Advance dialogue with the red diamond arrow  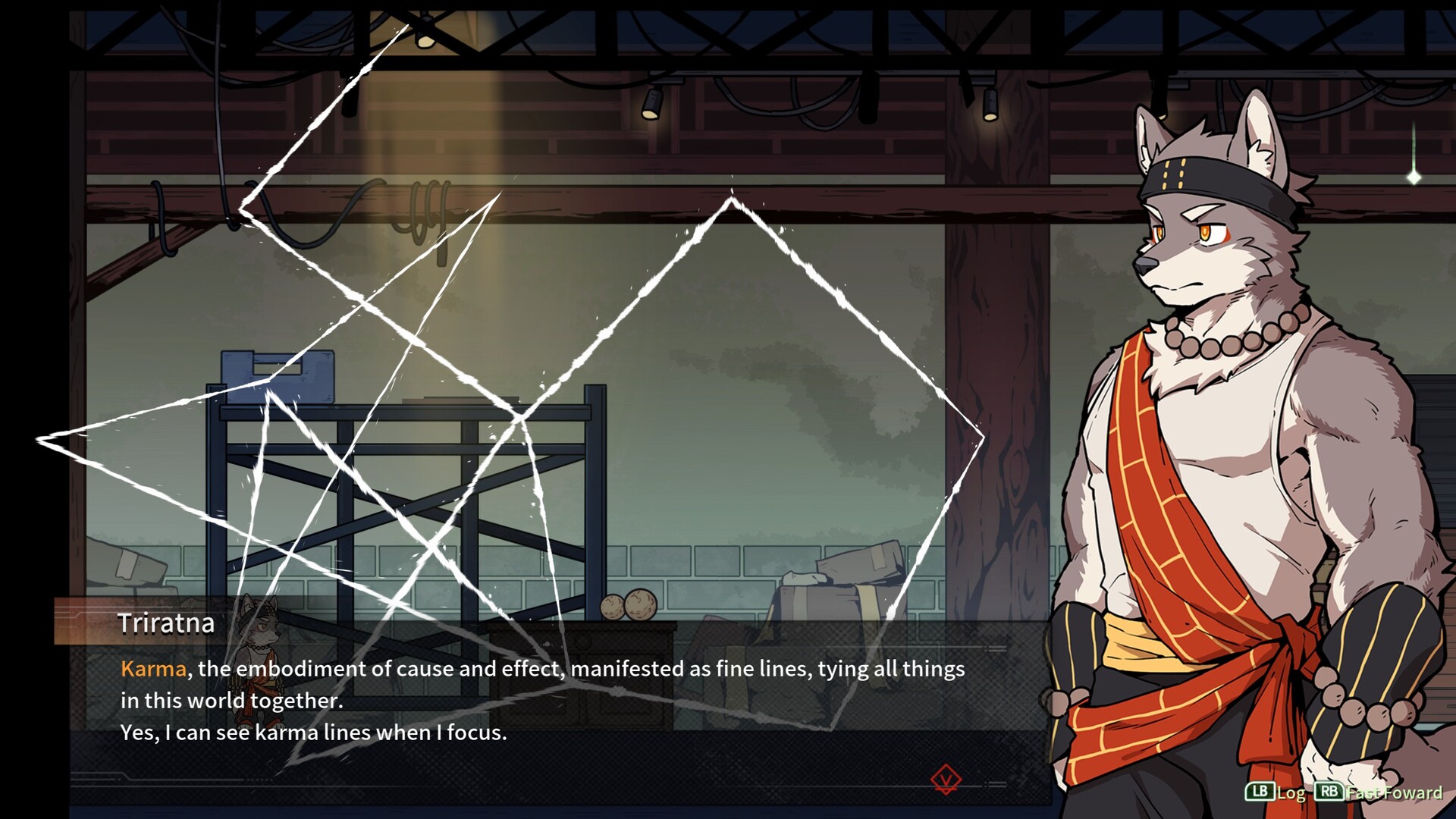(x=946, y=779)
